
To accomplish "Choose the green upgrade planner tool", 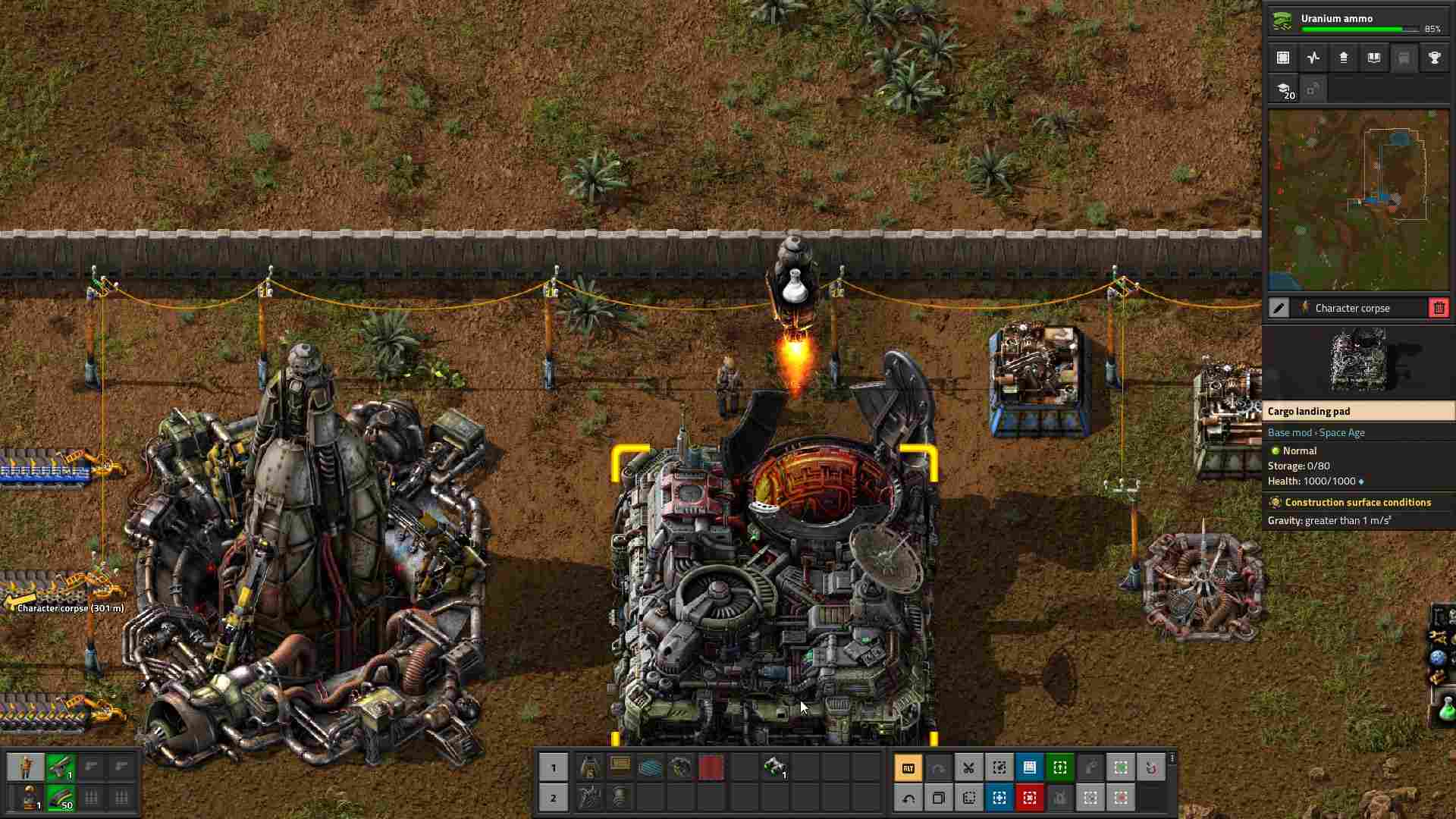I will (1059, 768).
